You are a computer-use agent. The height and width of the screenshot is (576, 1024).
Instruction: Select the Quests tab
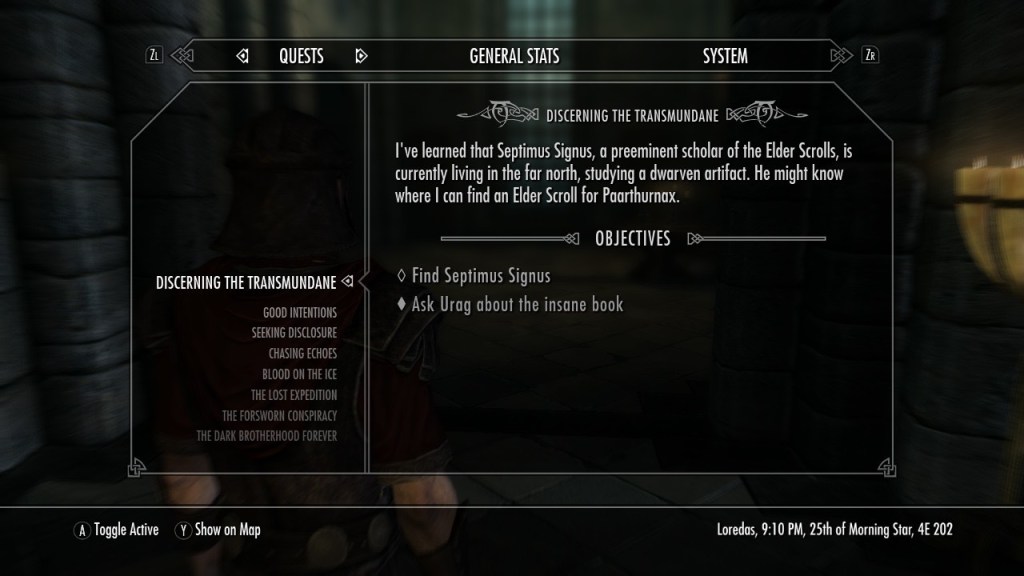[x=301, y=56]
